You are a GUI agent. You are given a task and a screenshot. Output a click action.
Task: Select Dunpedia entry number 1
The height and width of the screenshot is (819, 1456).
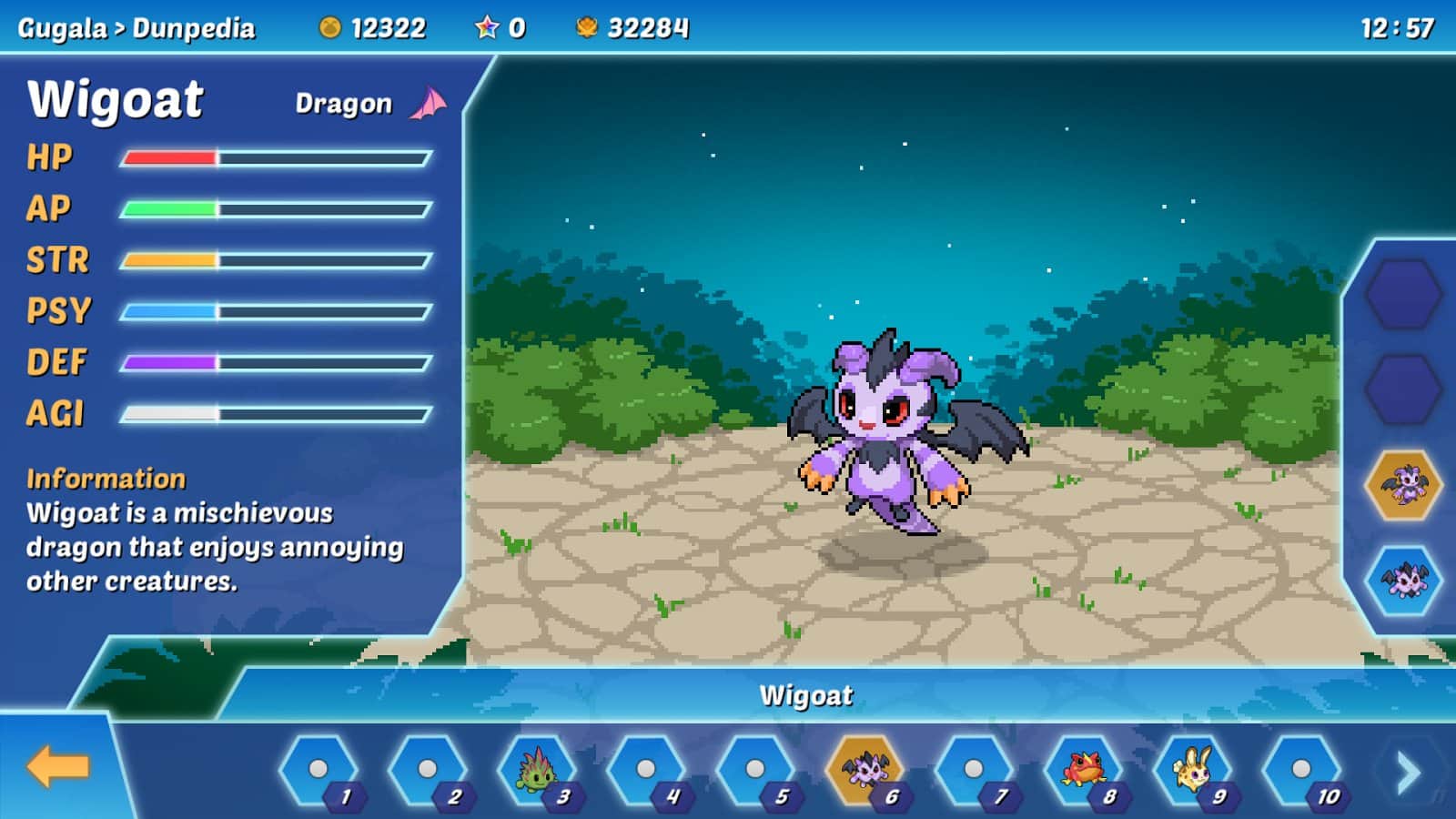pos(318,770)
